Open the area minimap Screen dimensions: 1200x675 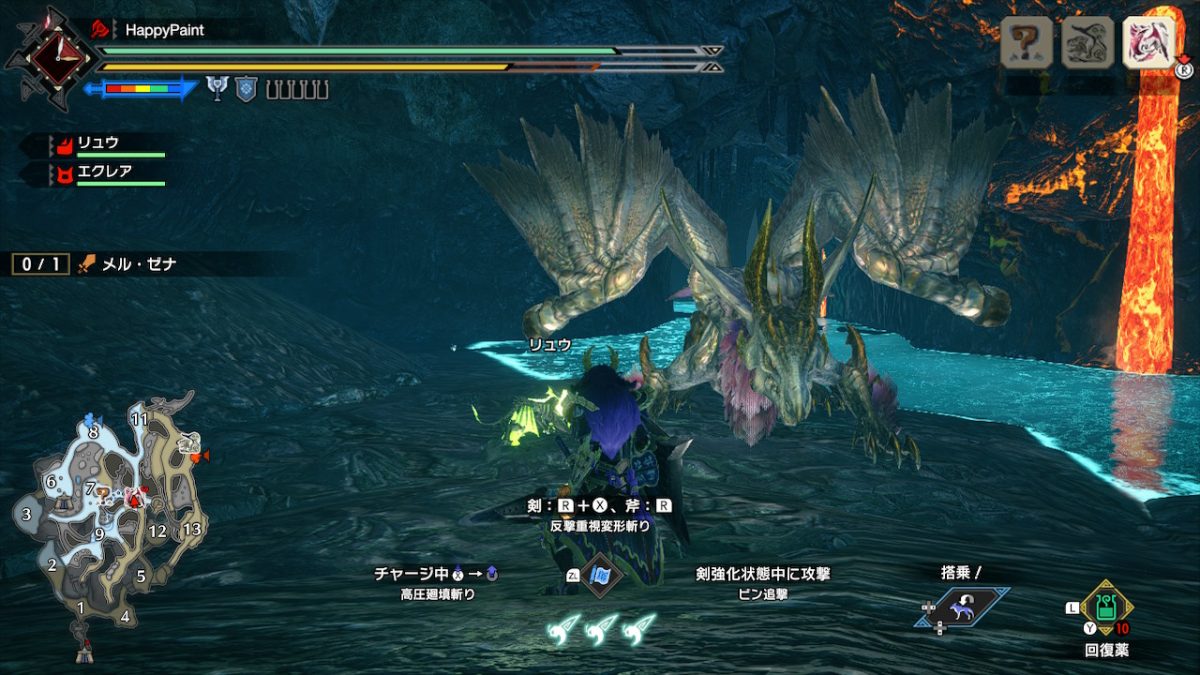pyautogui.click(x=108, y=530)
